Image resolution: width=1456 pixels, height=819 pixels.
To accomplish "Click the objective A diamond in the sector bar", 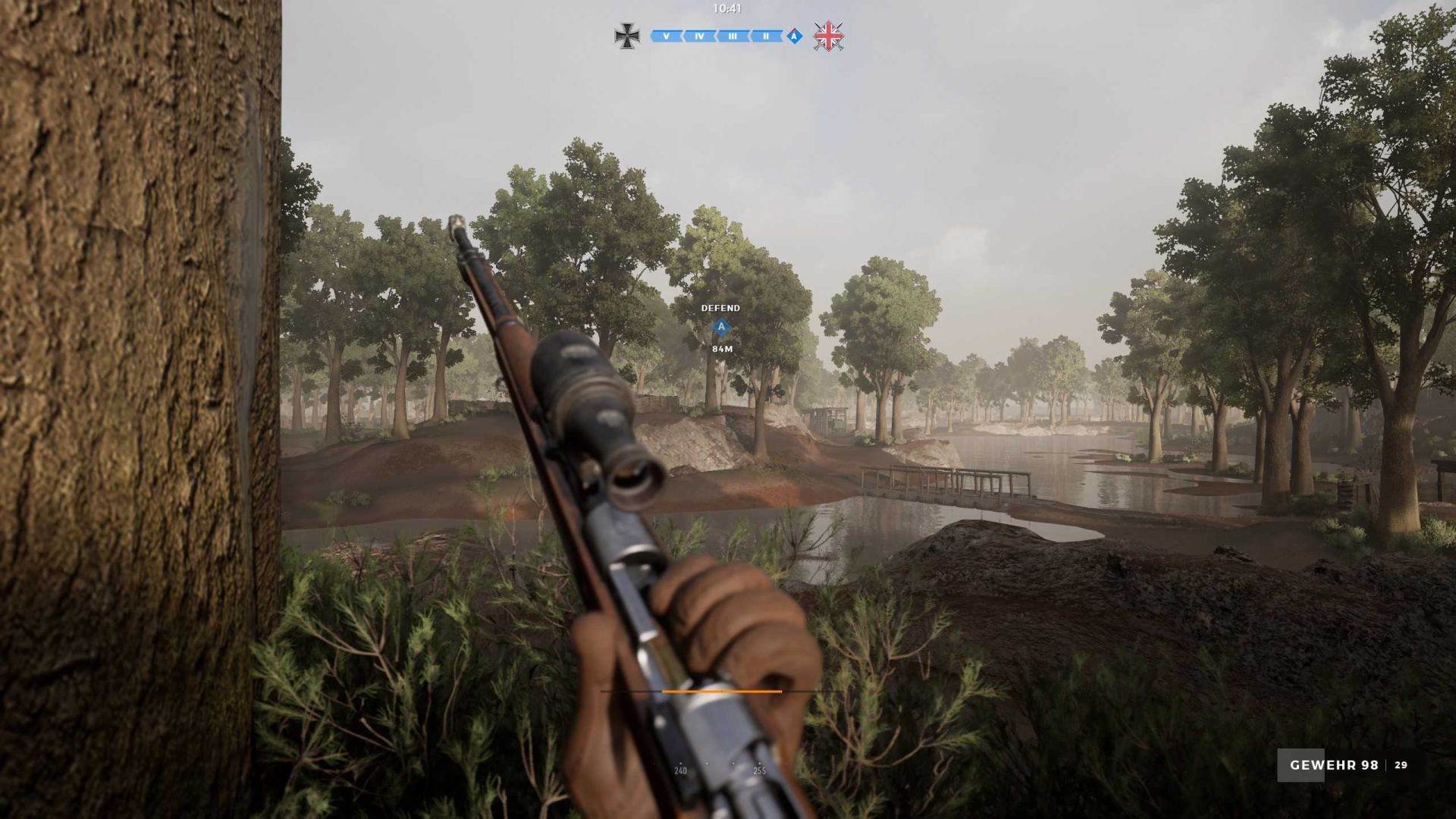I will click(794, 36).
